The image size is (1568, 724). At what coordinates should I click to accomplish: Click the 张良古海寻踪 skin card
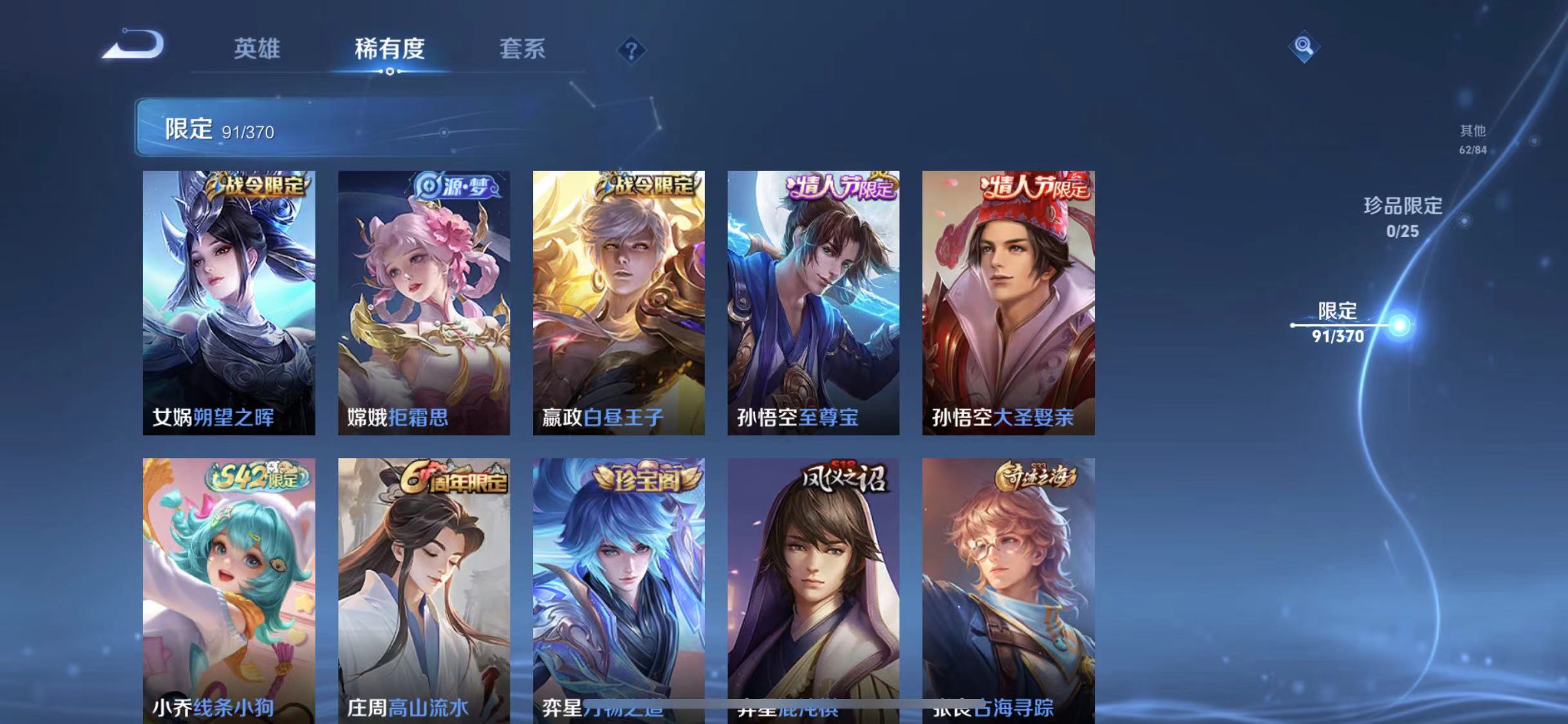coord(1007,586)
